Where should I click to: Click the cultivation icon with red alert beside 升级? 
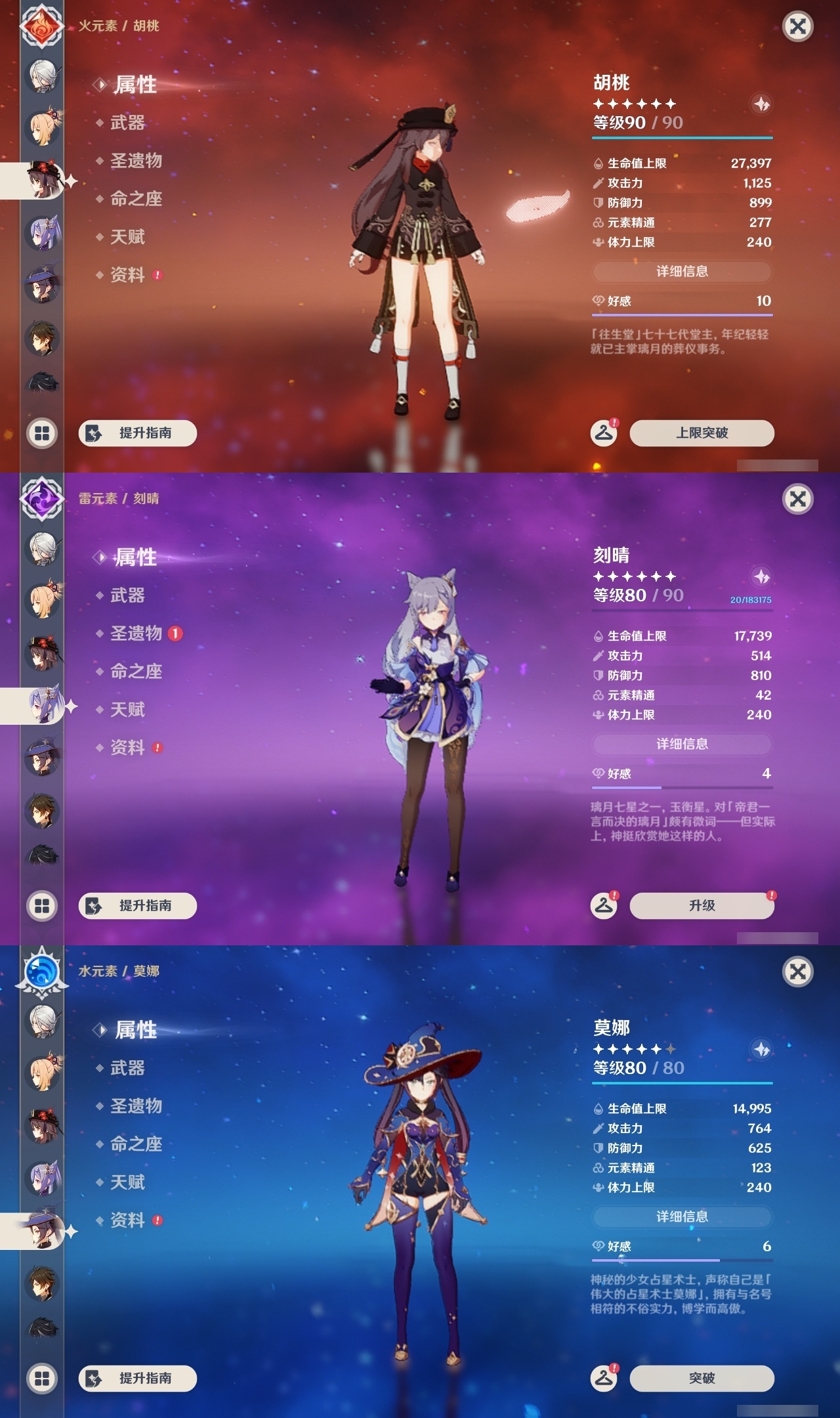coord(604,906)
